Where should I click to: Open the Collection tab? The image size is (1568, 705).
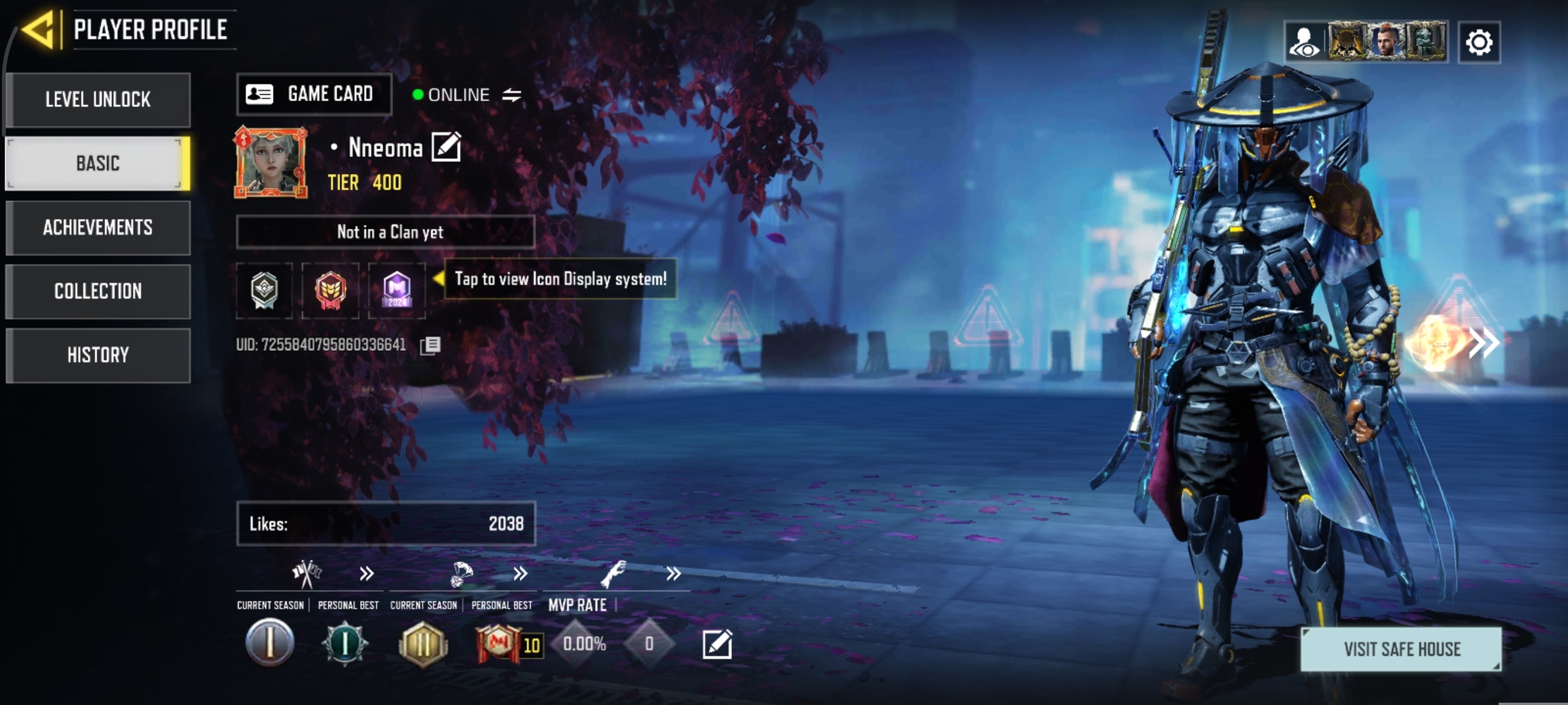pyautogui.click(x=98, y=291)
